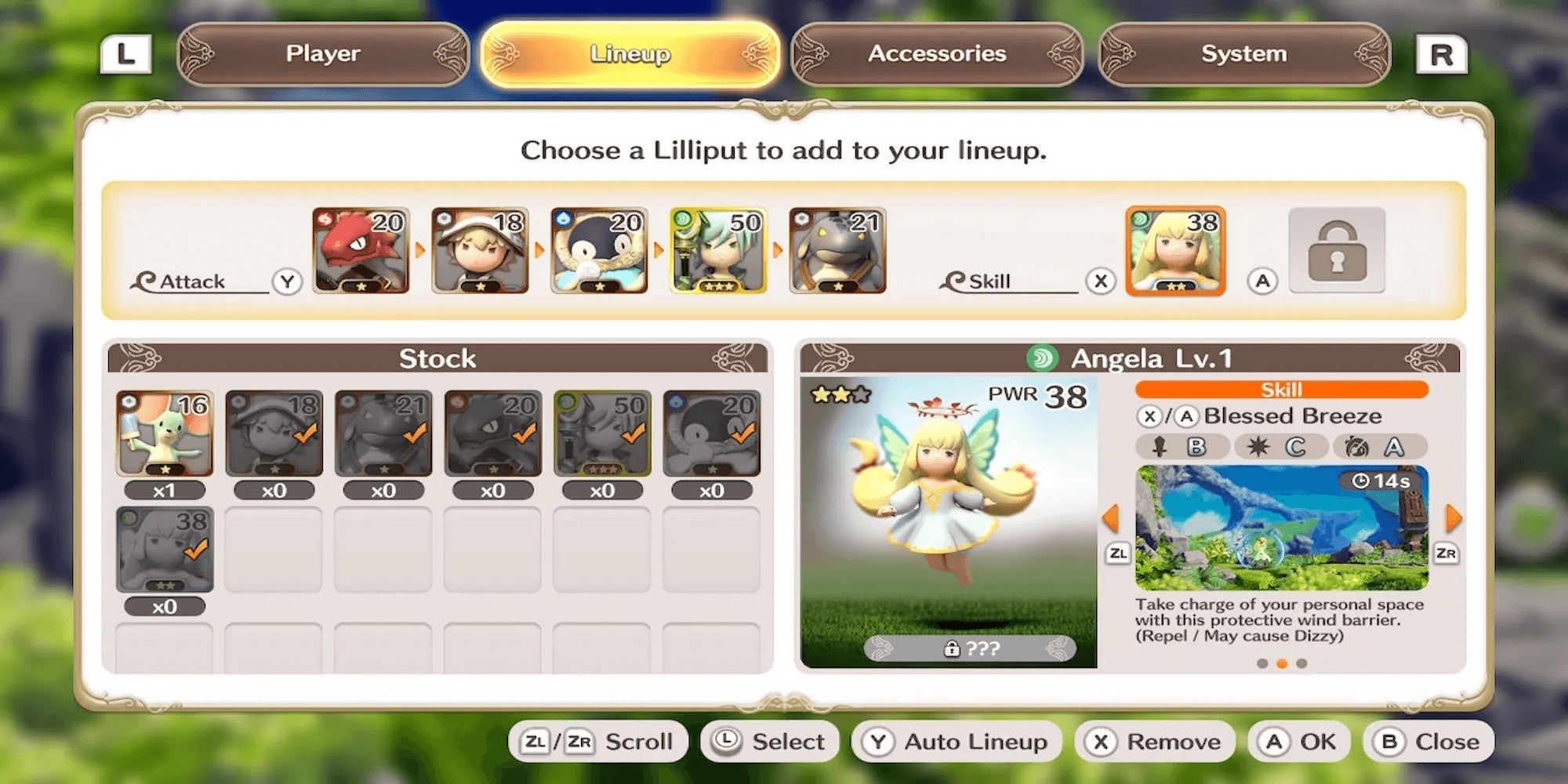Select the greyed-out power 38 stock Lilliput
The width and height of the screenshot is (1568, 784).
pos(165,550)
